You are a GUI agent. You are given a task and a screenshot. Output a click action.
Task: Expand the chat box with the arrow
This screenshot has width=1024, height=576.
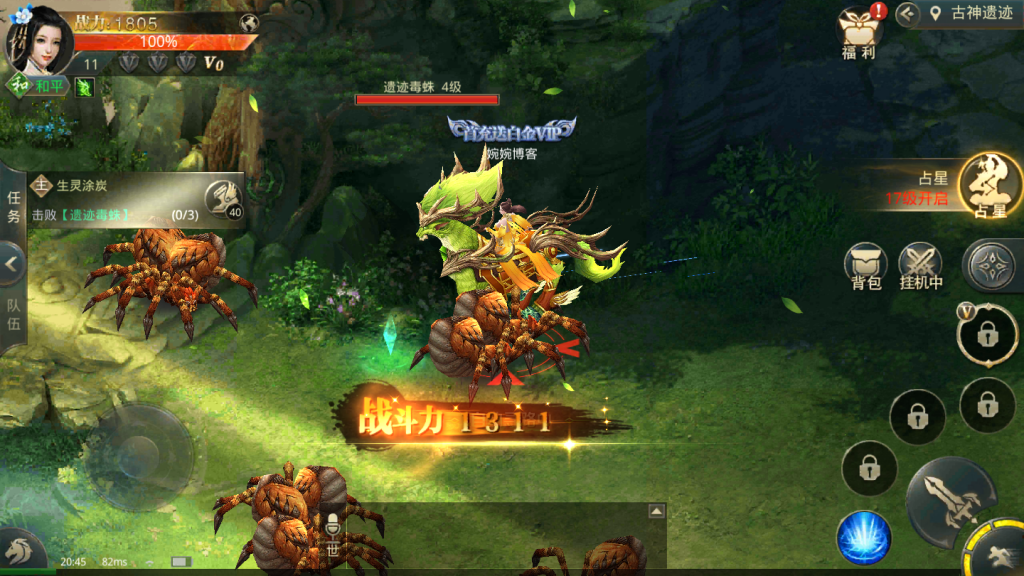click(656, 511)
